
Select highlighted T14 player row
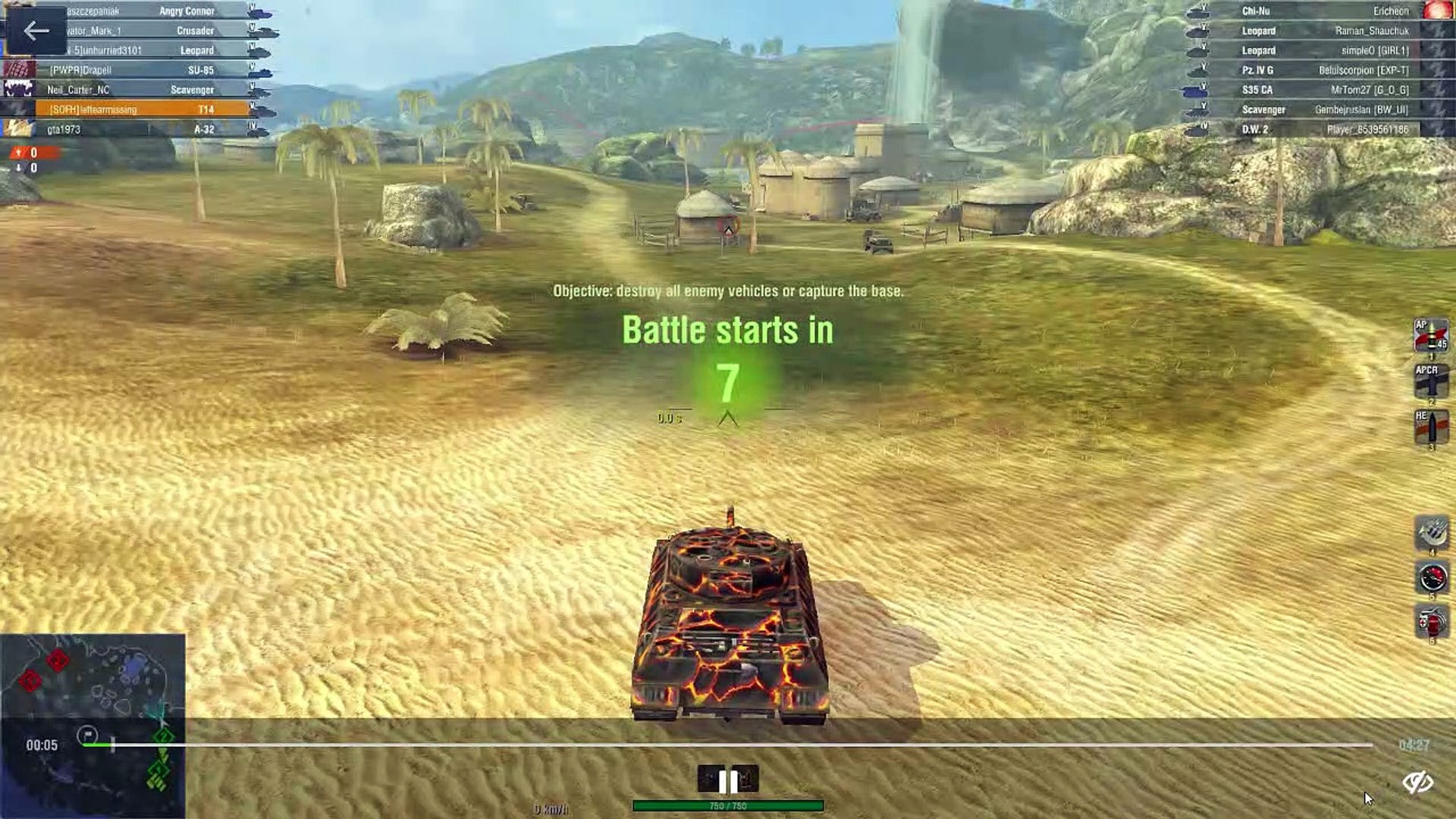point(142,109)
